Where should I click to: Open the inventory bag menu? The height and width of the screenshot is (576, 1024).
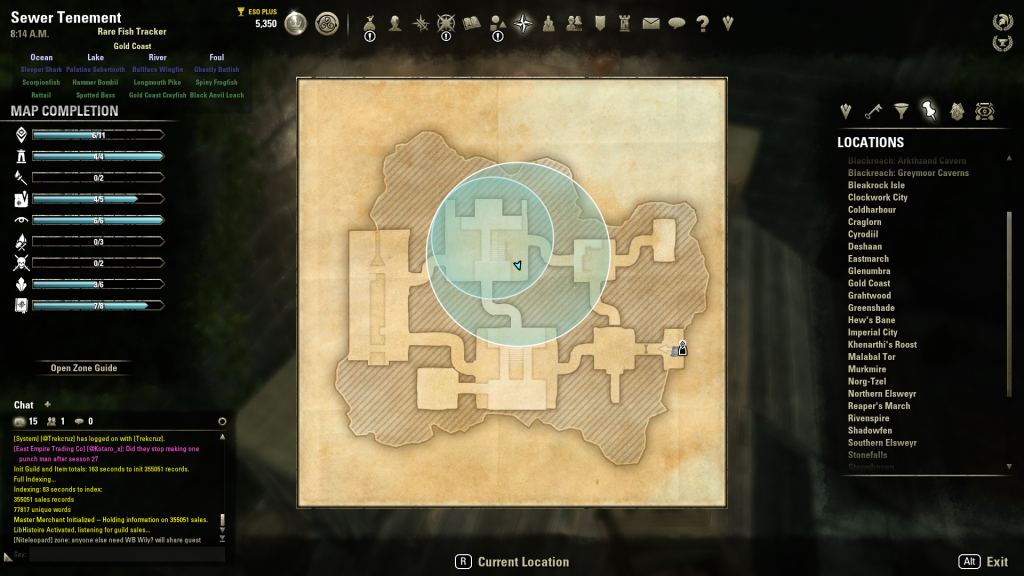click(x=370, y=23)
